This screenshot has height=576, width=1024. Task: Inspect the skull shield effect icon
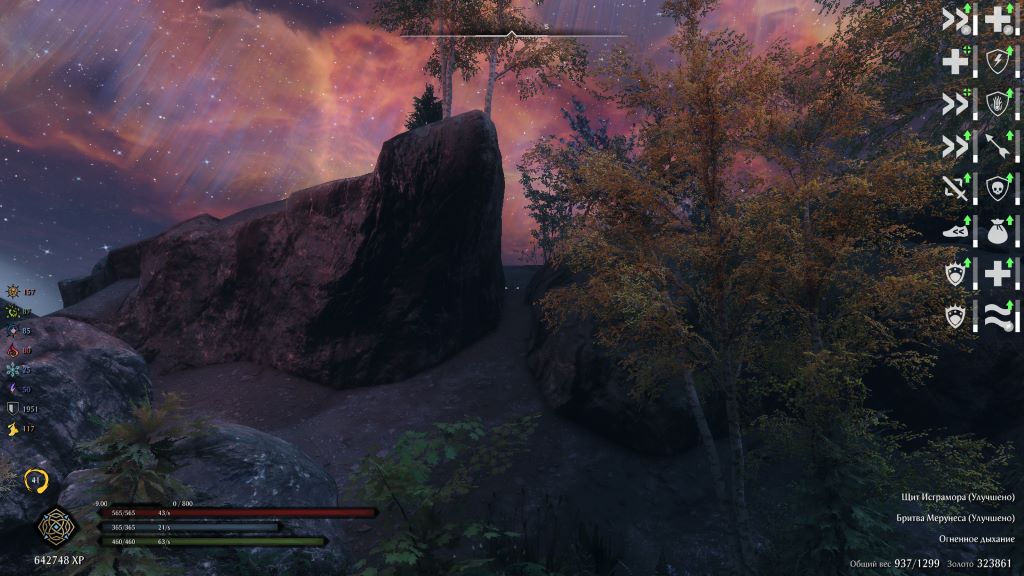(x=998, y=189)
